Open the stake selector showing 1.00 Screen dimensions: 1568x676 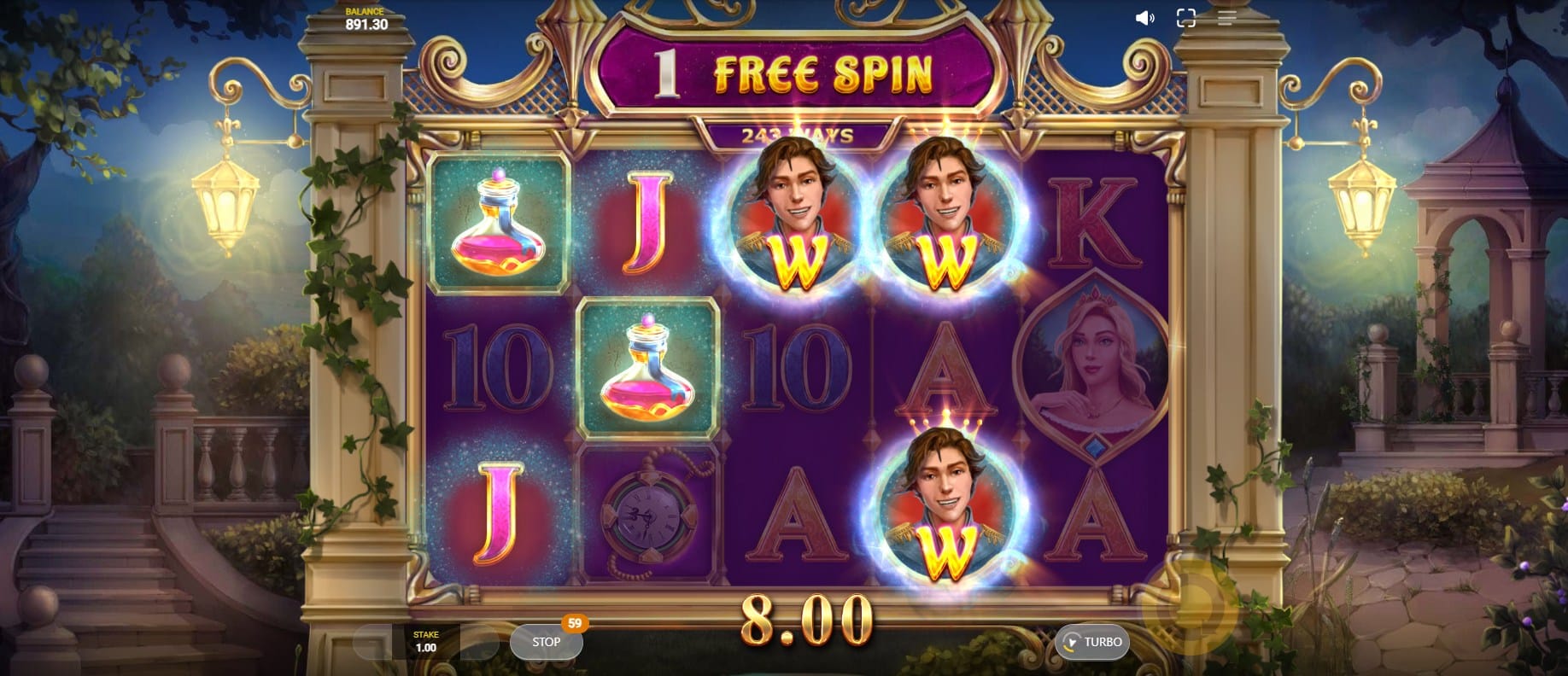tap(425, 642)
